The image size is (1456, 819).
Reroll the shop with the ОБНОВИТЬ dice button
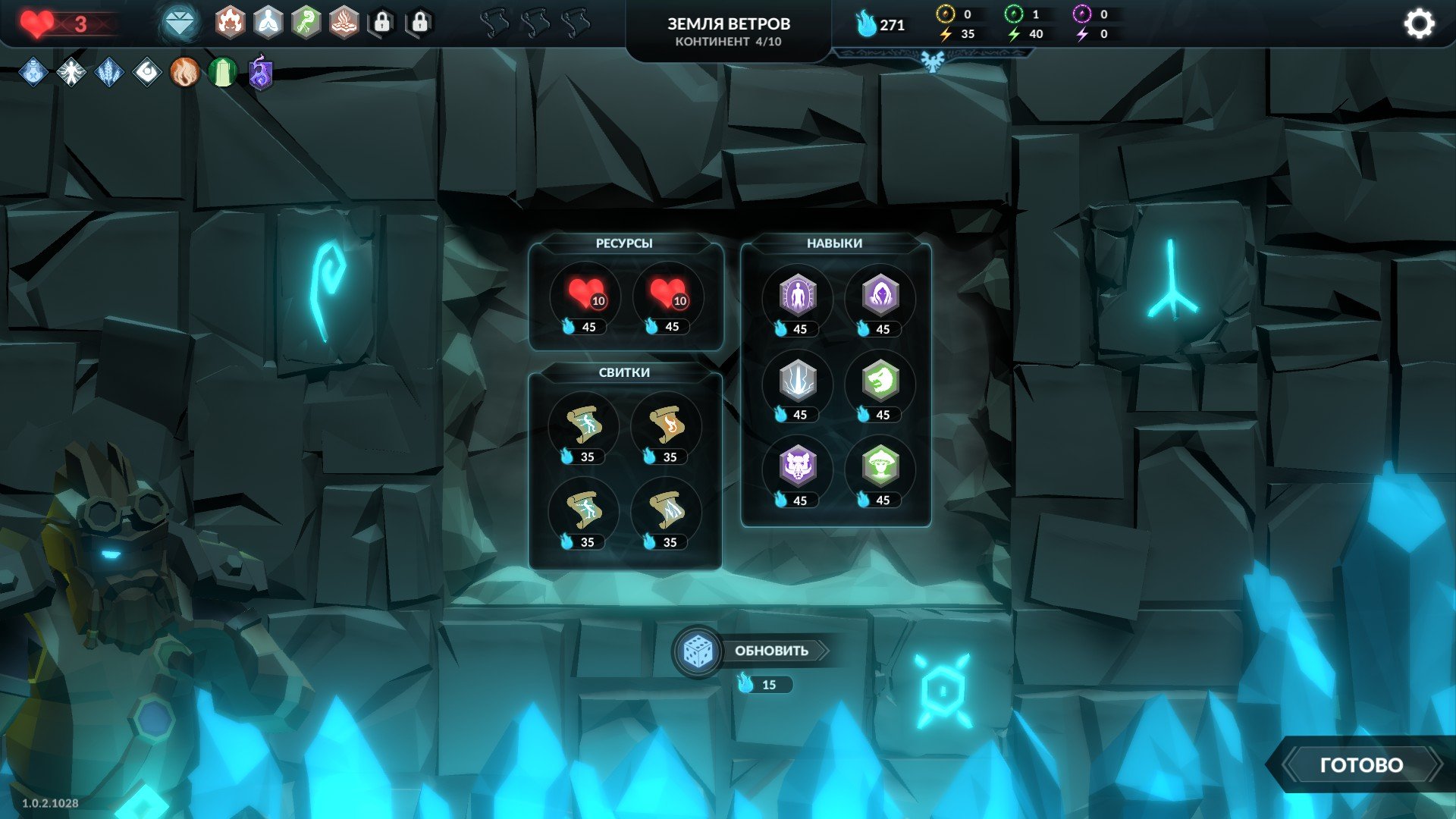coord(698,651)
